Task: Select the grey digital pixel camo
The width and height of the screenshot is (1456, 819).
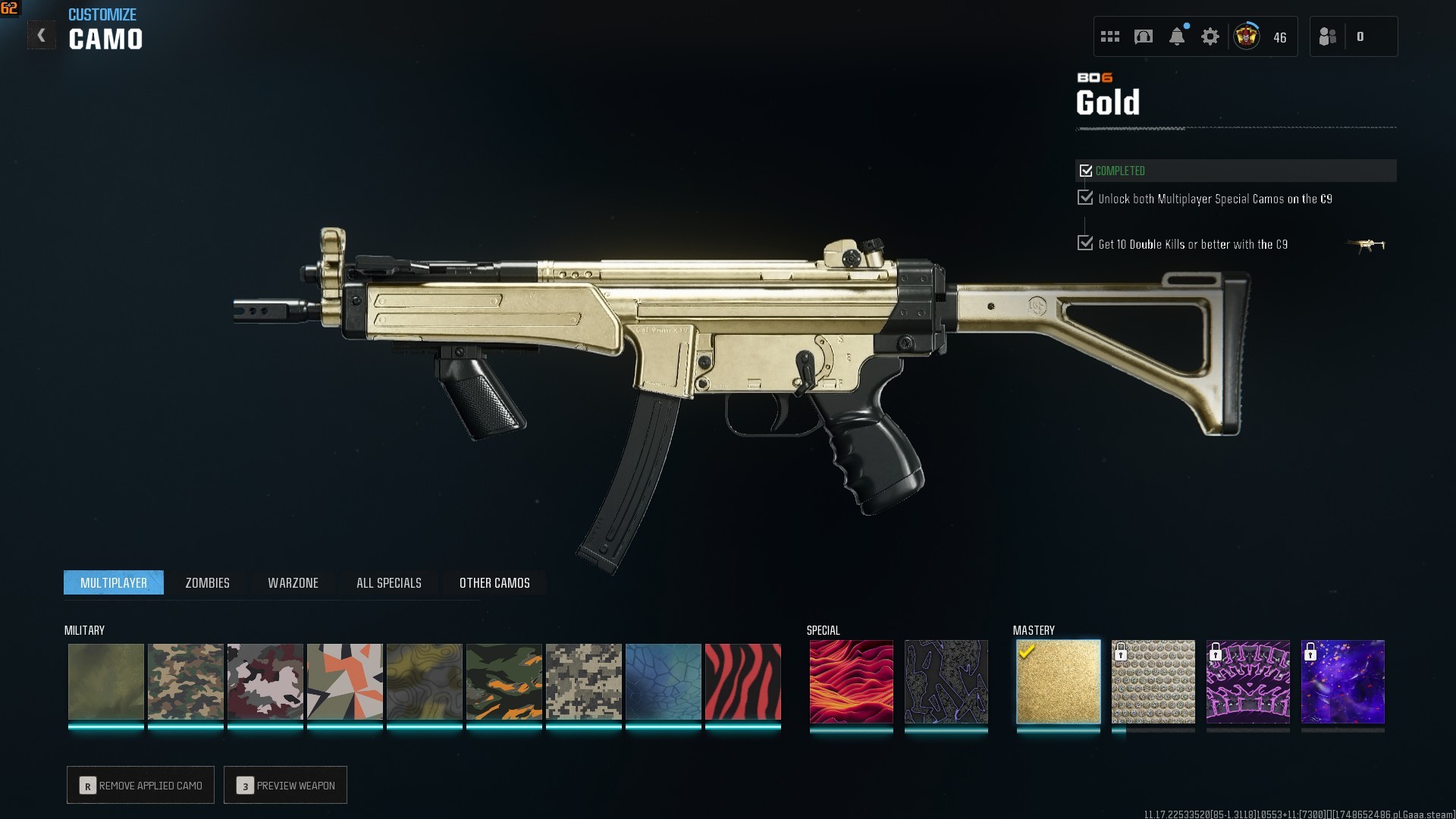Action: pos(583,682)
